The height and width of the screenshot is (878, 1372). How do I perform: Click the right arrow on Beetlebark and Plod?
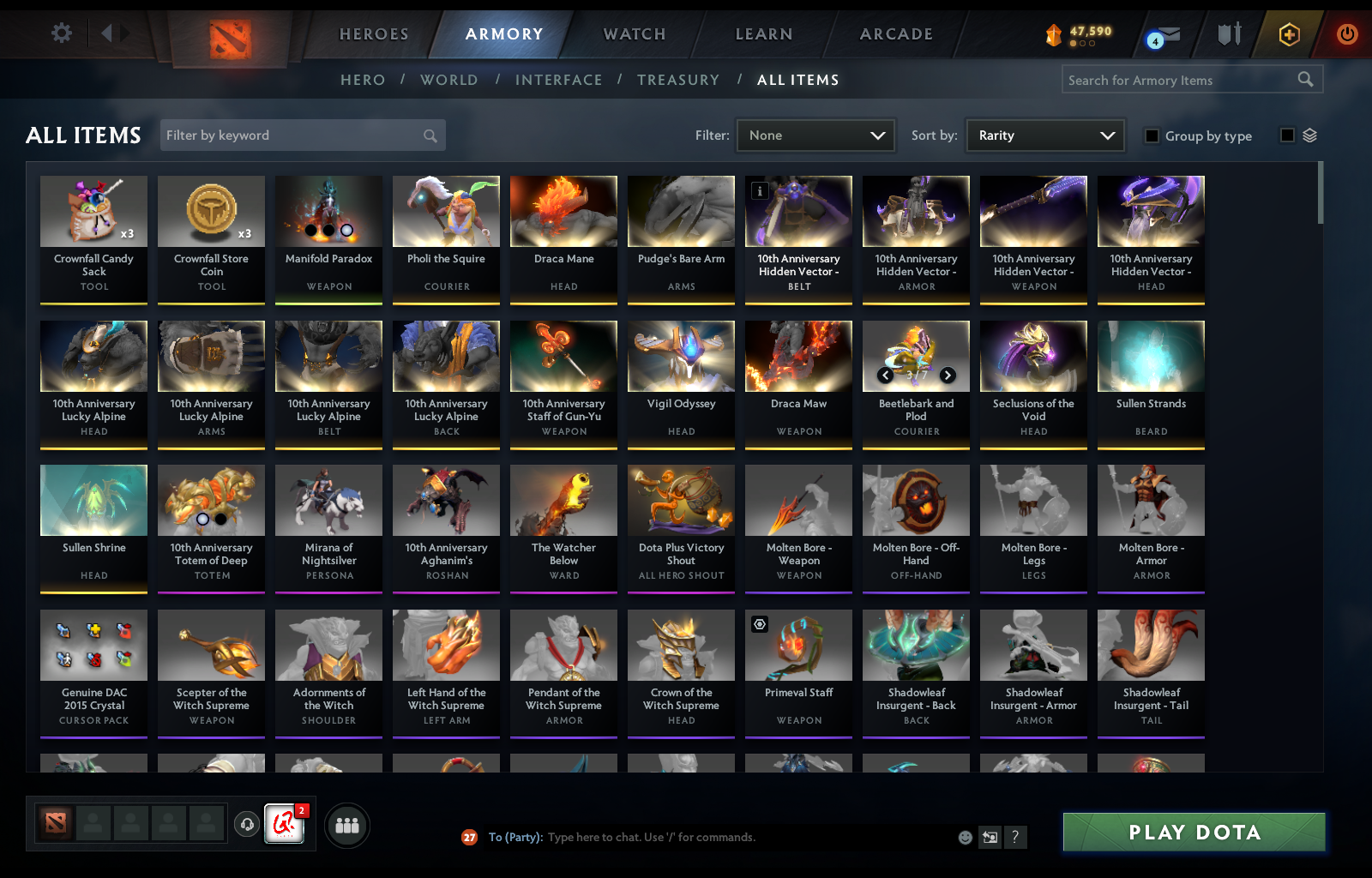click(x=948, y=375)
